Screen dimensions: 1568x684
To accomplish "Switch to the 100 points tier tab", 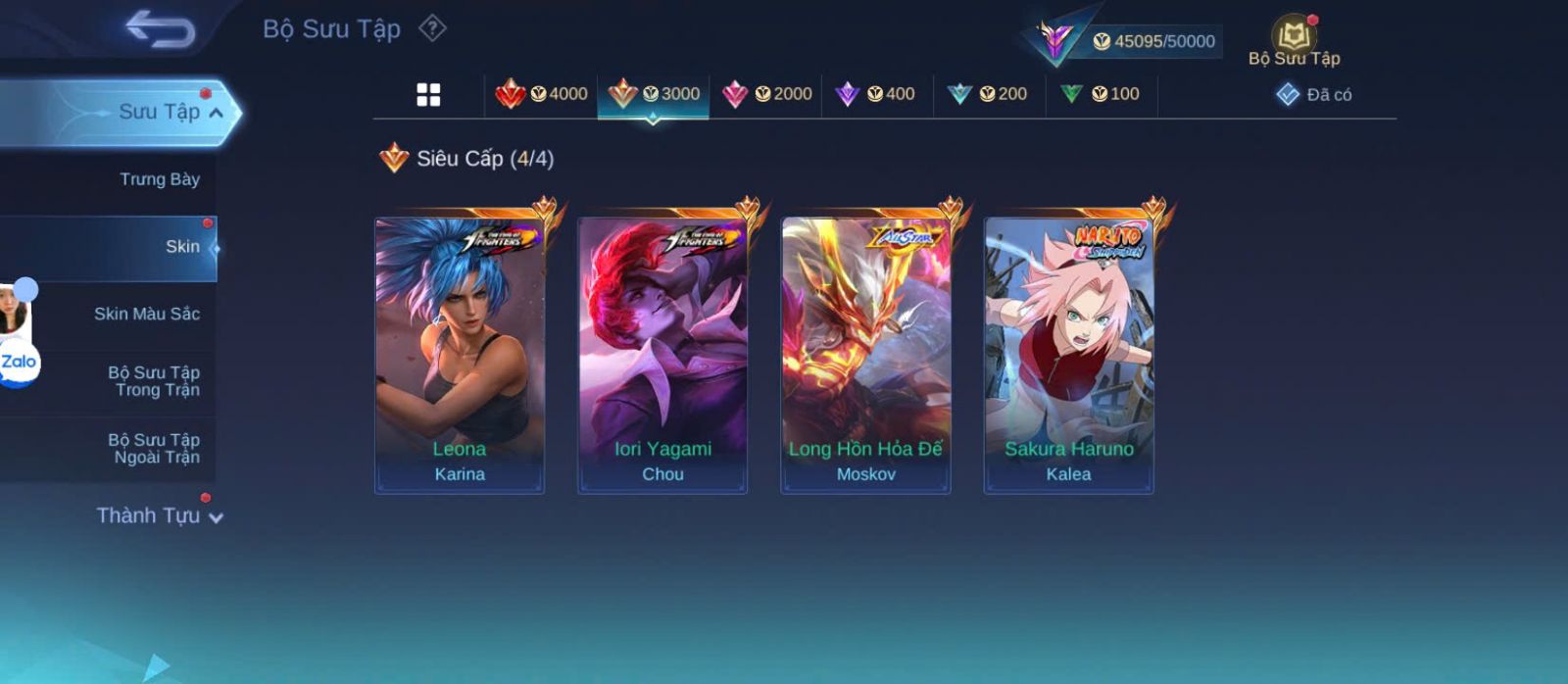I will (1101, 94).
